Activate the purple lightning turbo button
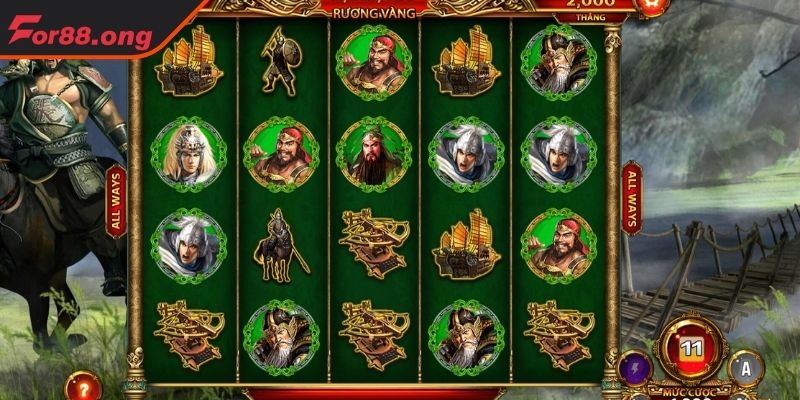Viewport: 800px width, 400px height. pos(633,369)
